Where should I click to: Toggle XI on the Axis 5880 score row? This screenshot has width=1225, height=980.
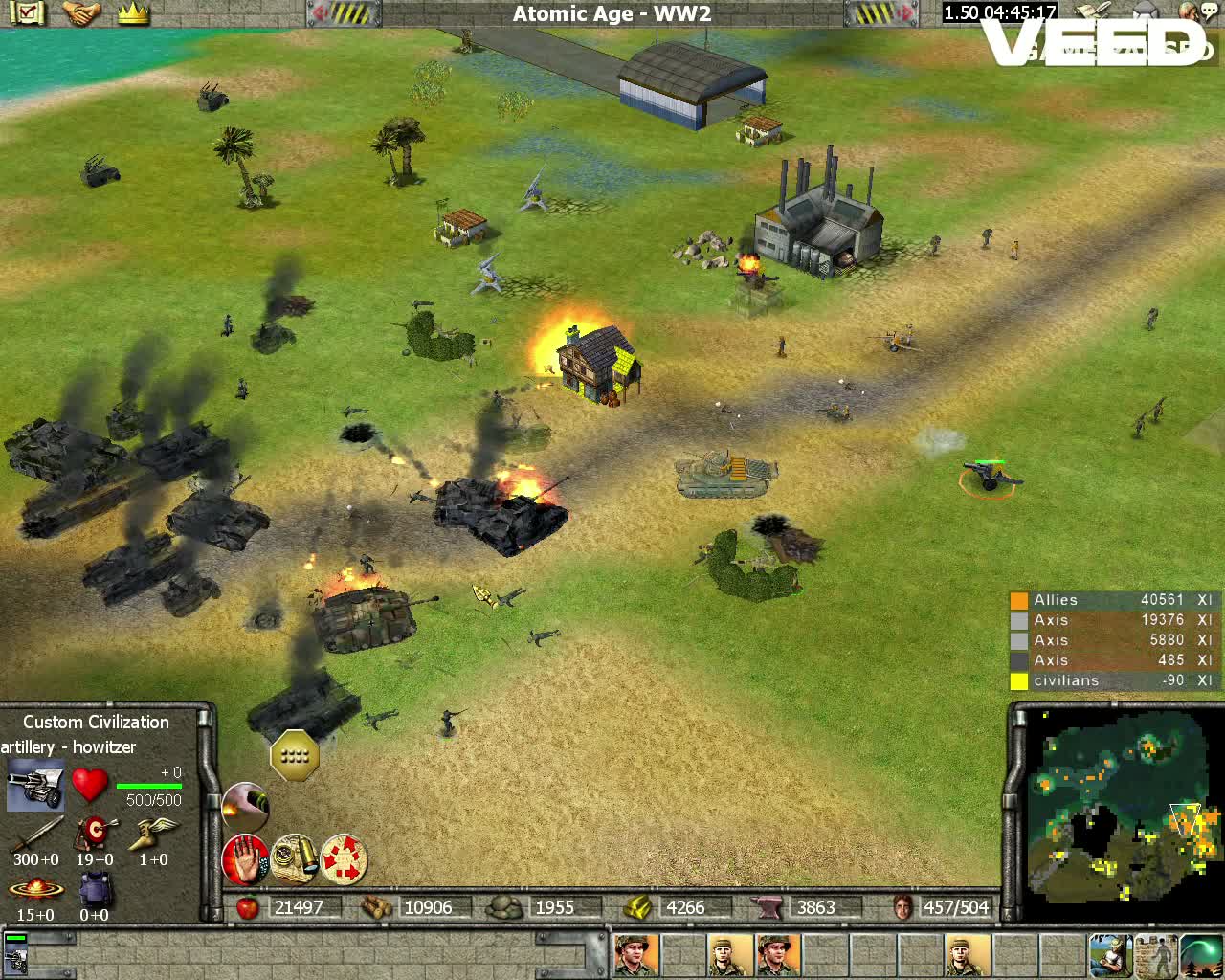point(1203,639)
